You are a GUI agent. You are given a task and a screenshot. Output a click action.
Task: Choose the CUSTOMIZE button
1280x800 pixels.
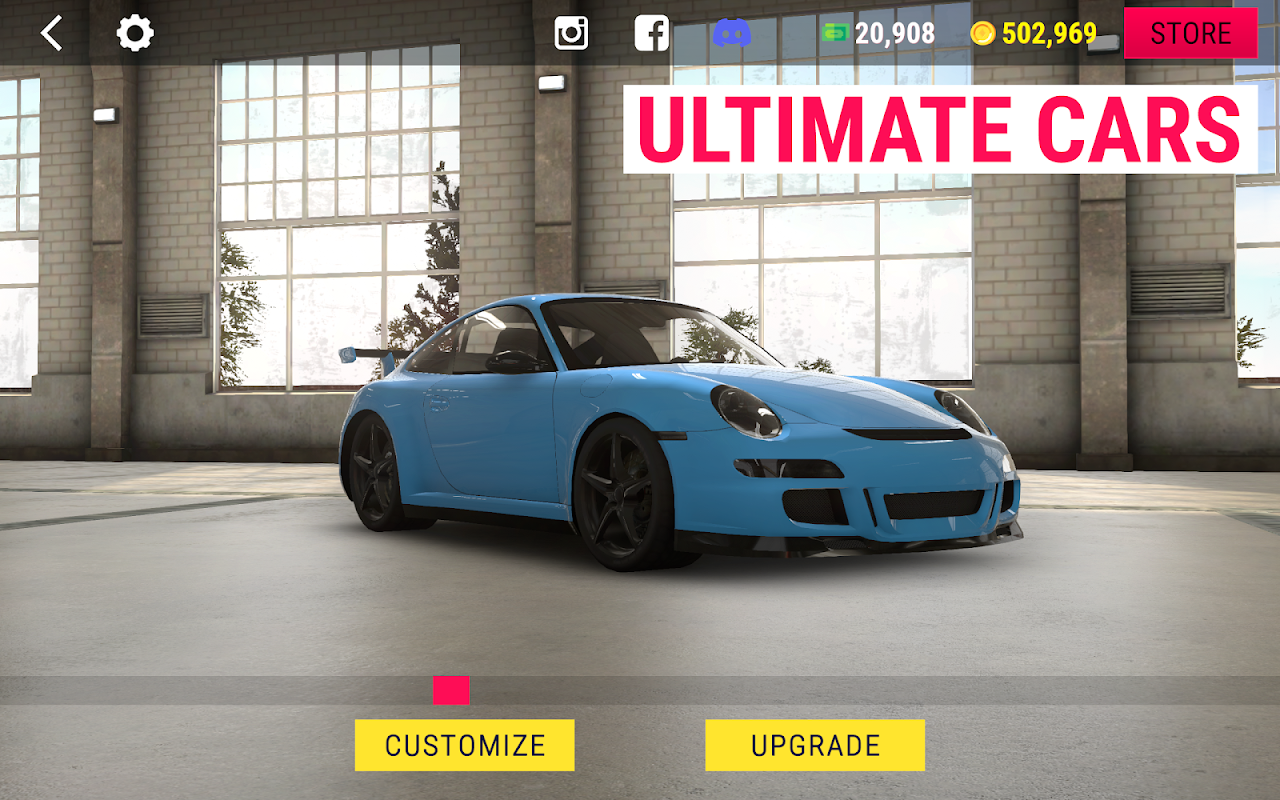pyautogui.click(x=465, y=745)
